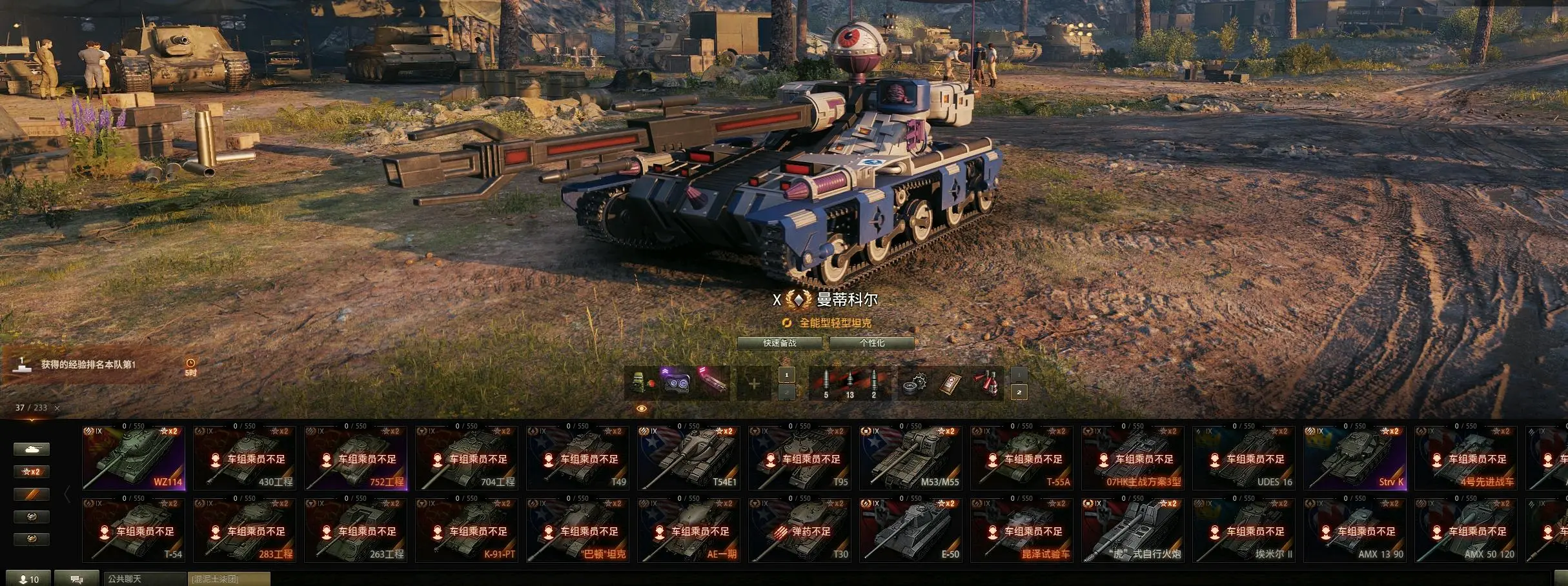Screen dimensions: 1568x586
Task: Select the Strv K tank card
Action: (1355, 458)
